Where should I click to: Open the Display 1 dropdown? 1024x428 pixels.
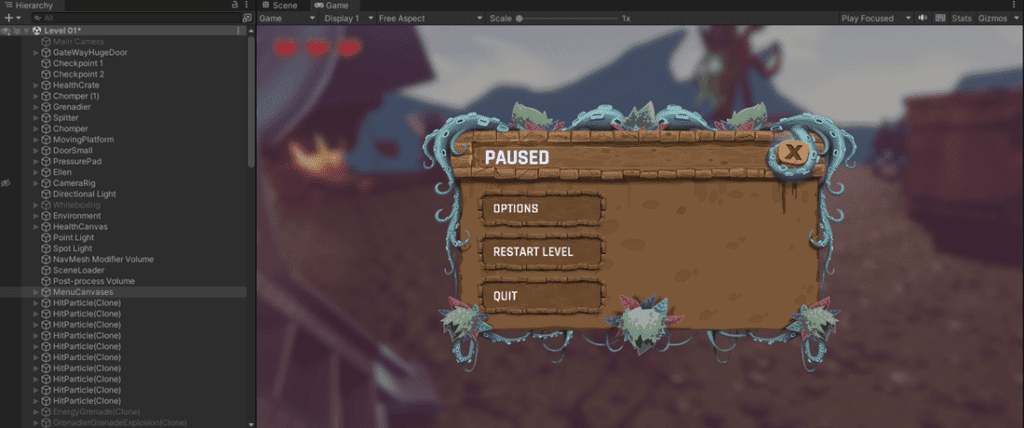click(x=344, y=18)
